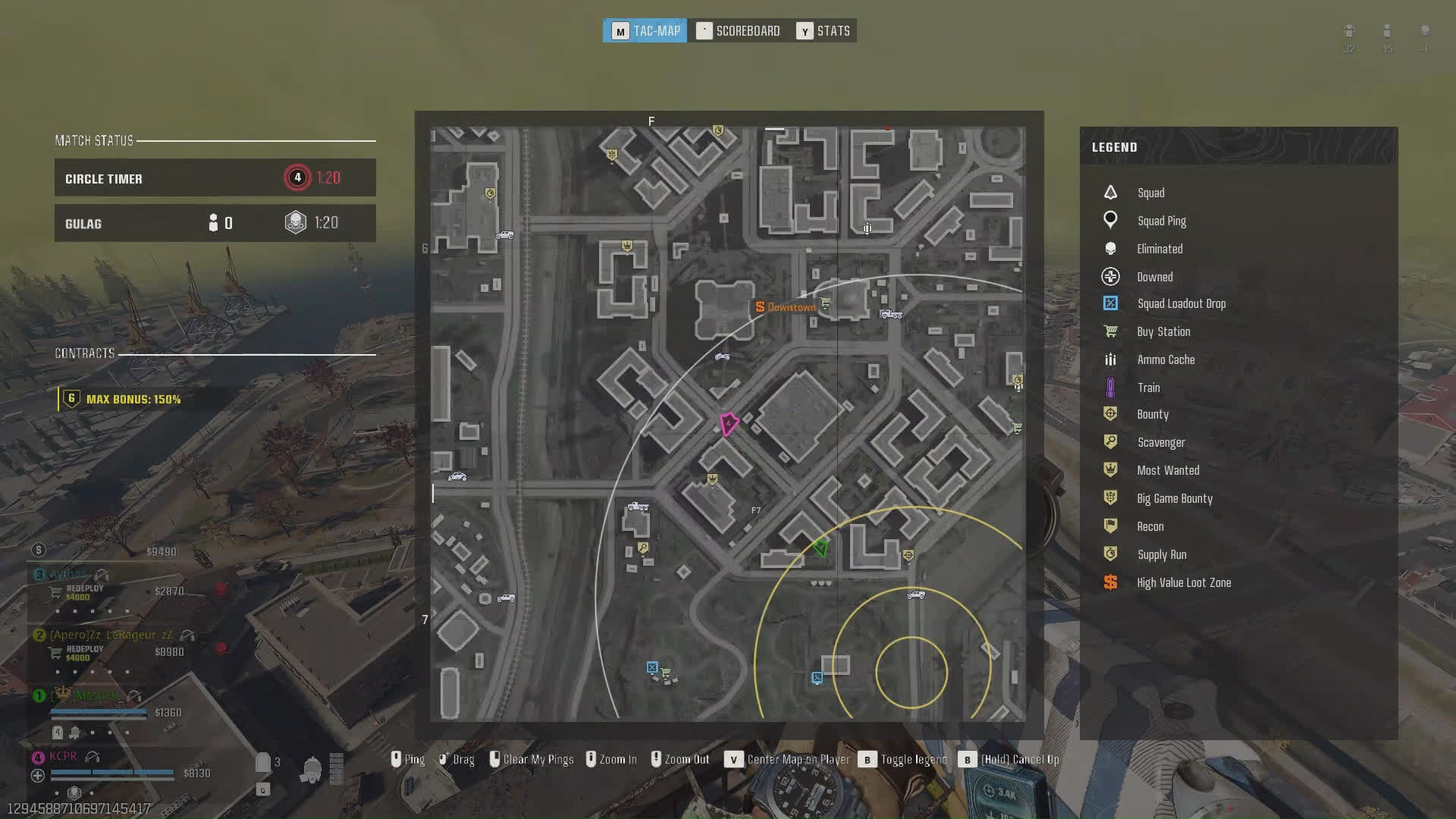Pick the High Value Loot Zone entry
The width and height of the screenshot is (1456, 819).
pyautogui.click(x=1183, y=582)
